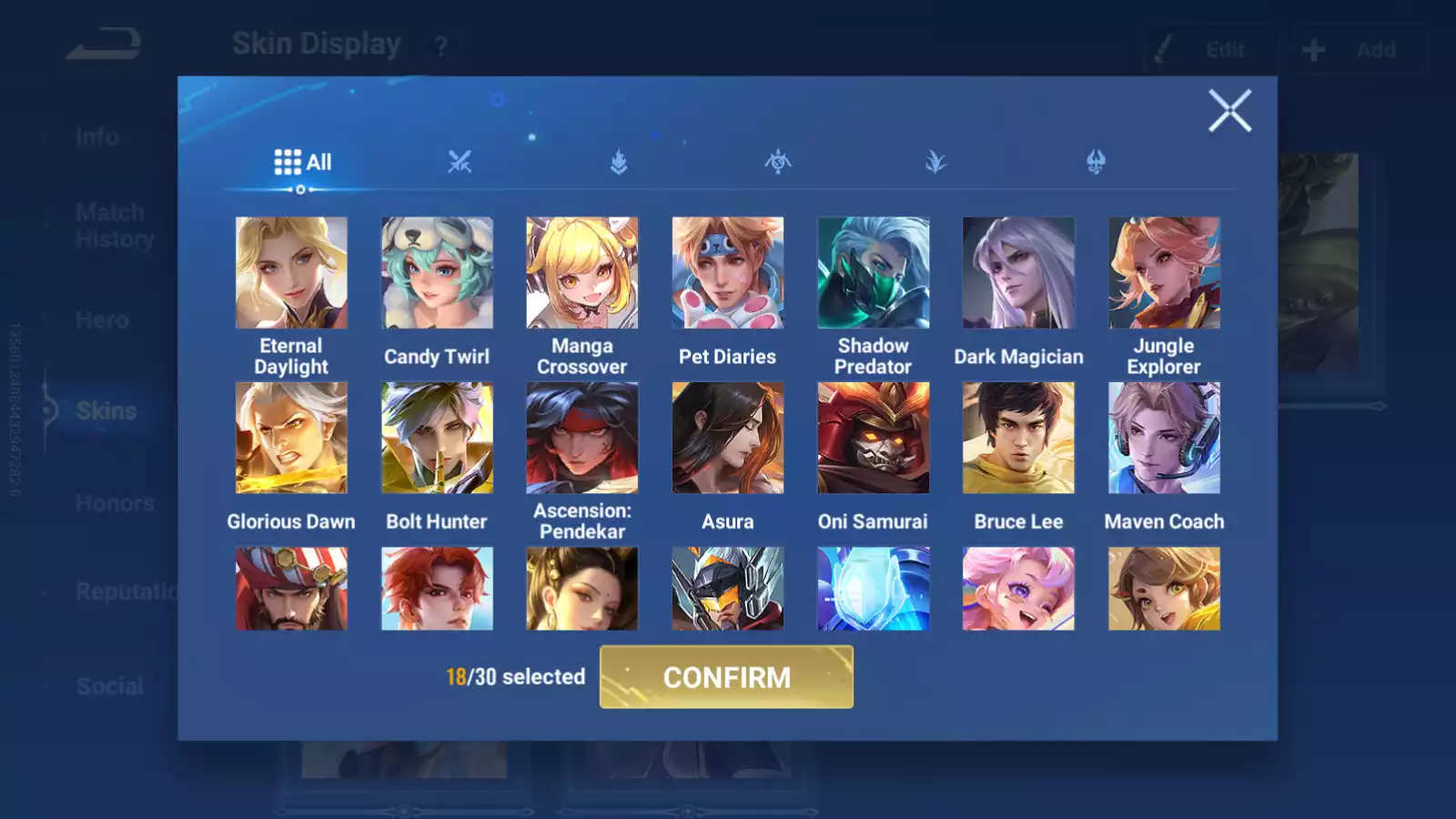Screen dimensions: 1456x819
Task: Select the Eternal Daylight skin
Action: pos(291,273)
